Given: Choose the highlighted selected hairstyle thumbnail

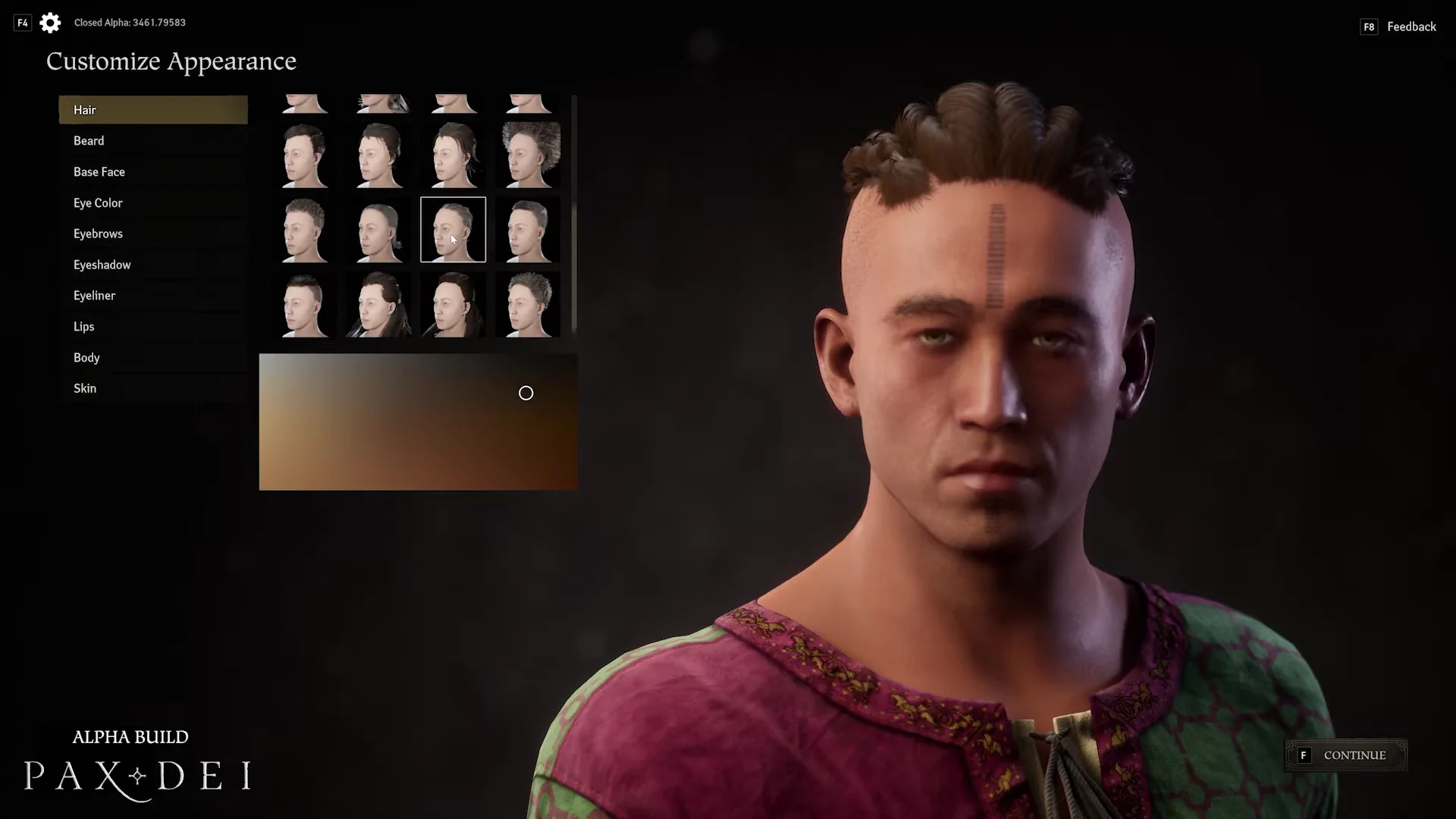Looking at the screenshot, I should pyautogui.click(x=453, y=229).
